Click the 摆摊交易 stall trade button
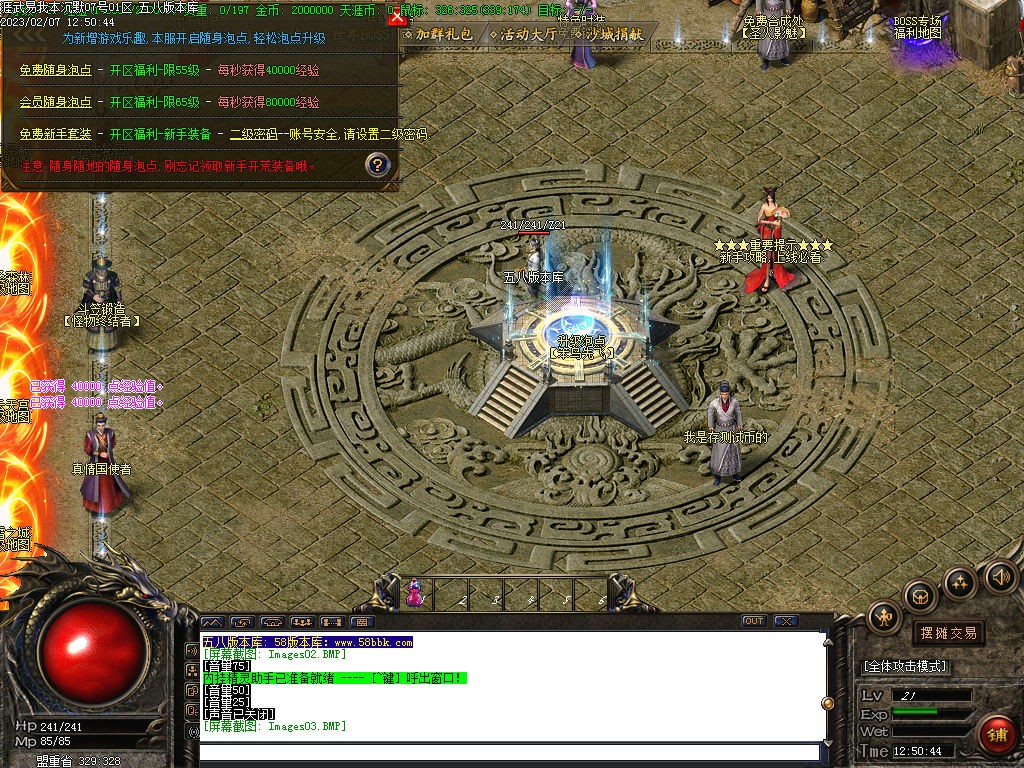Image resolution: width=1024 pixels, height=768 pixels. 947,633
